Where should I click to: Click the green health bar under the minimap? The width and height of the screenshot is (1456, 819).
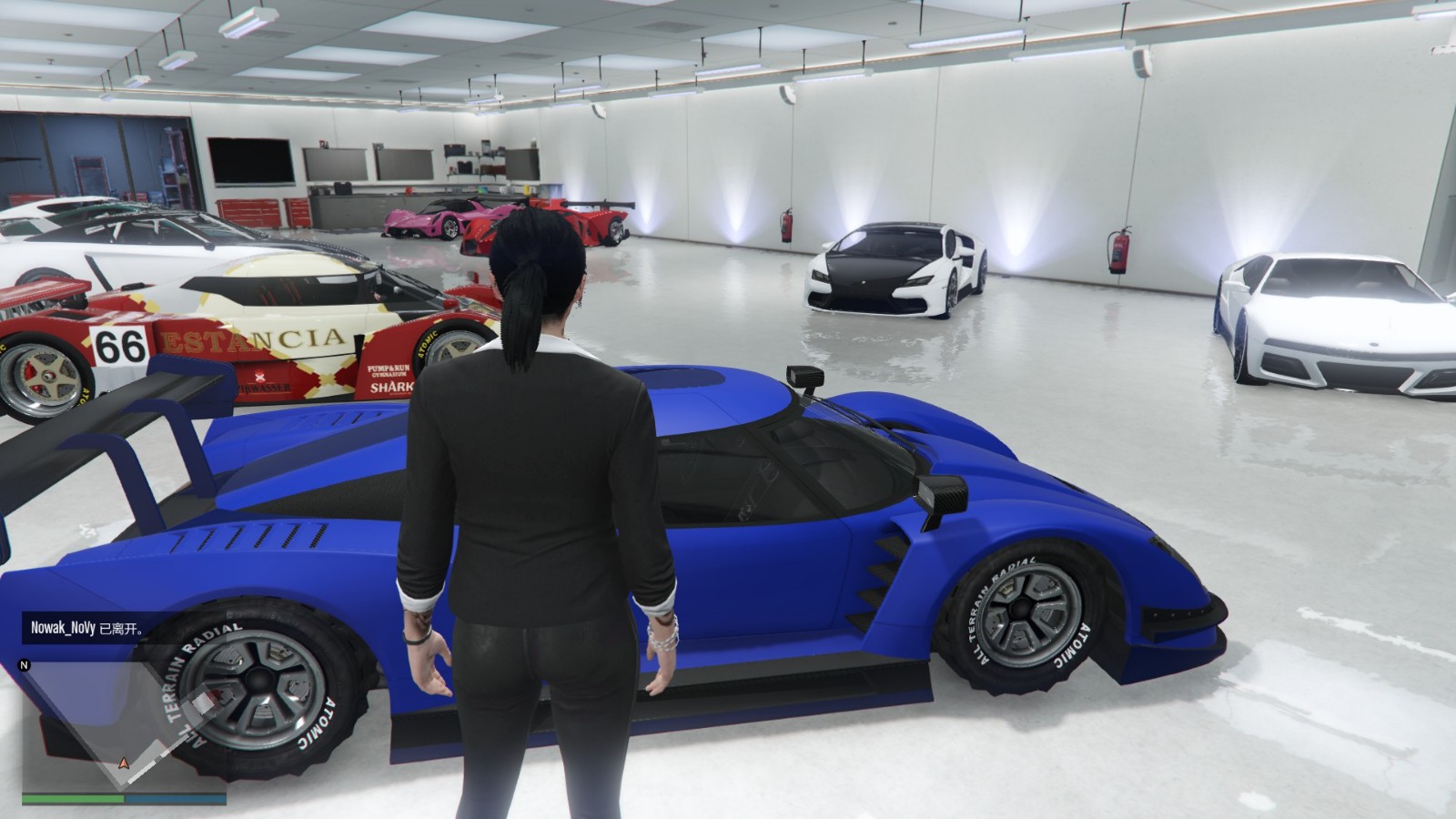click(x=71, y=798)
